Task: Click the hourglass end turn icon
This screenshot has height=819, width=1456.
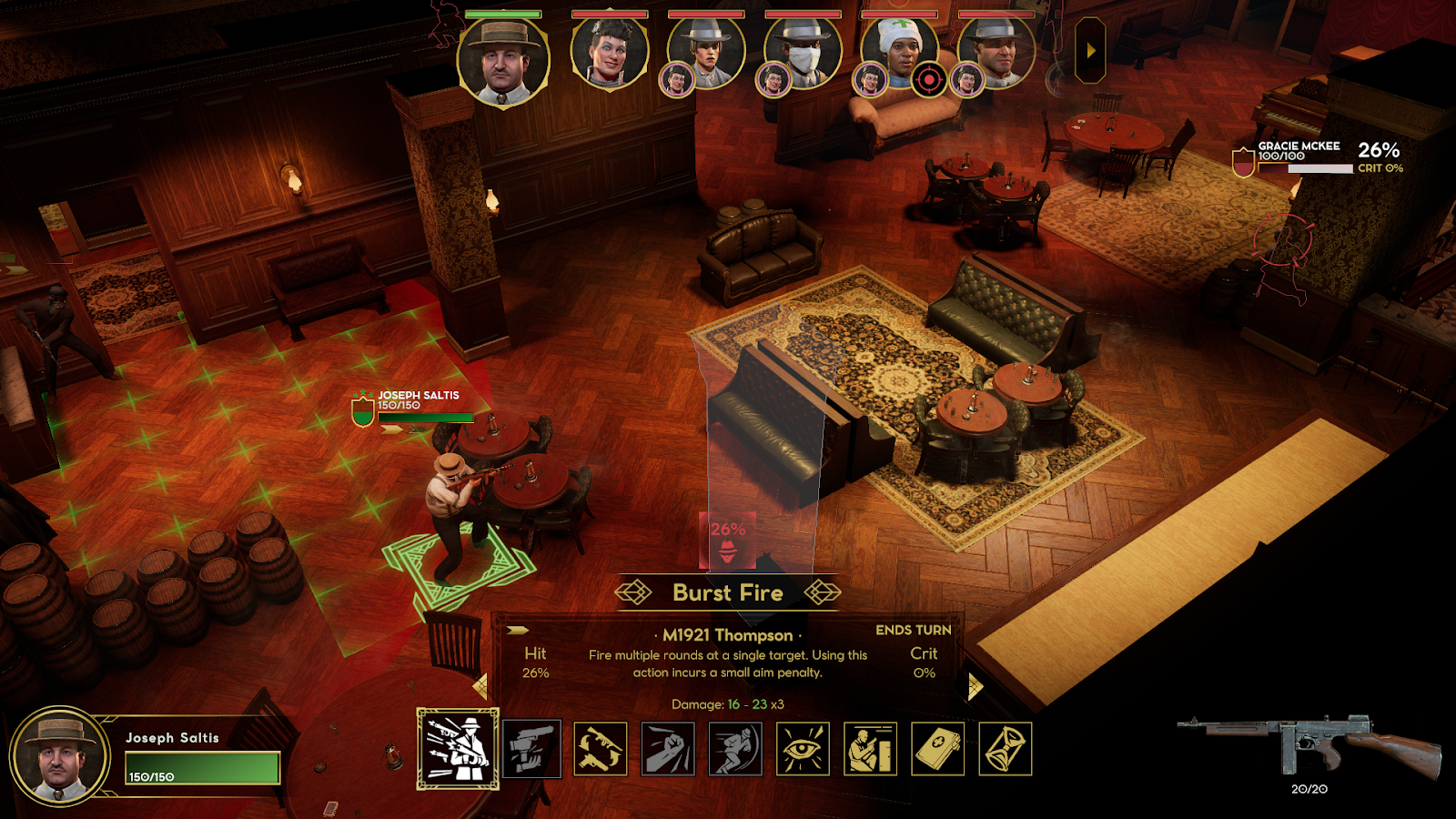Action: pyautogui.click(x=1005, y=749)
